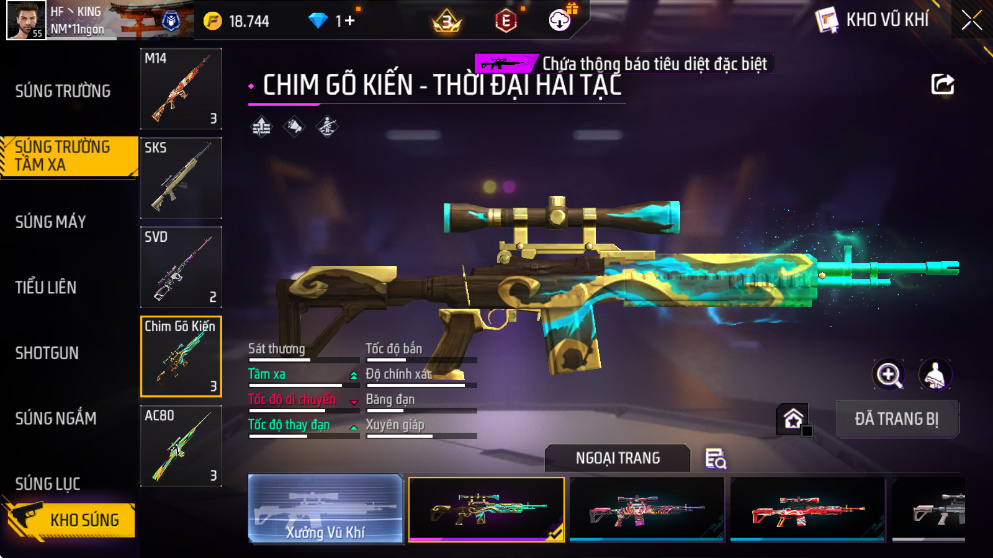This screenshot has height=558, width=993.
Task: Choose the SHOTGUN category
Action: [47, 353]
